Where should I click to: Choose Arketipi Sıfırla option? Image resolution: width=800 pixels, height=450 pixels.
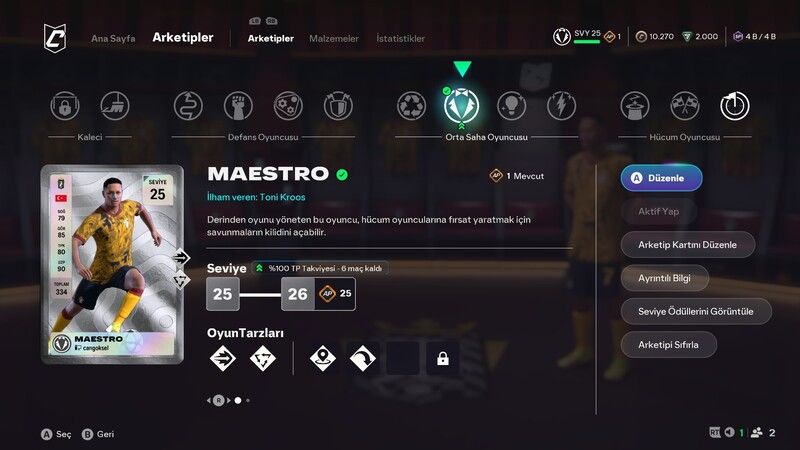pos(669,345)
